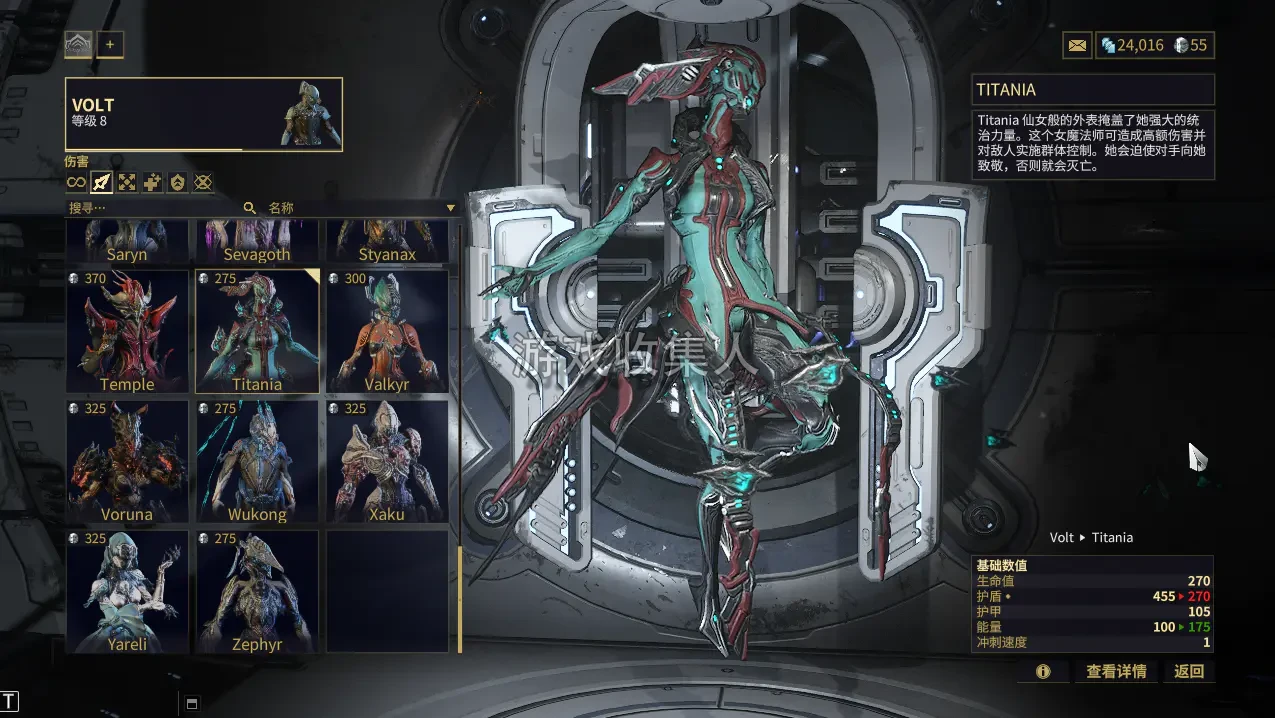Click the plus button to add a tab
This screenshot has width=1275, height=718.
110,44
